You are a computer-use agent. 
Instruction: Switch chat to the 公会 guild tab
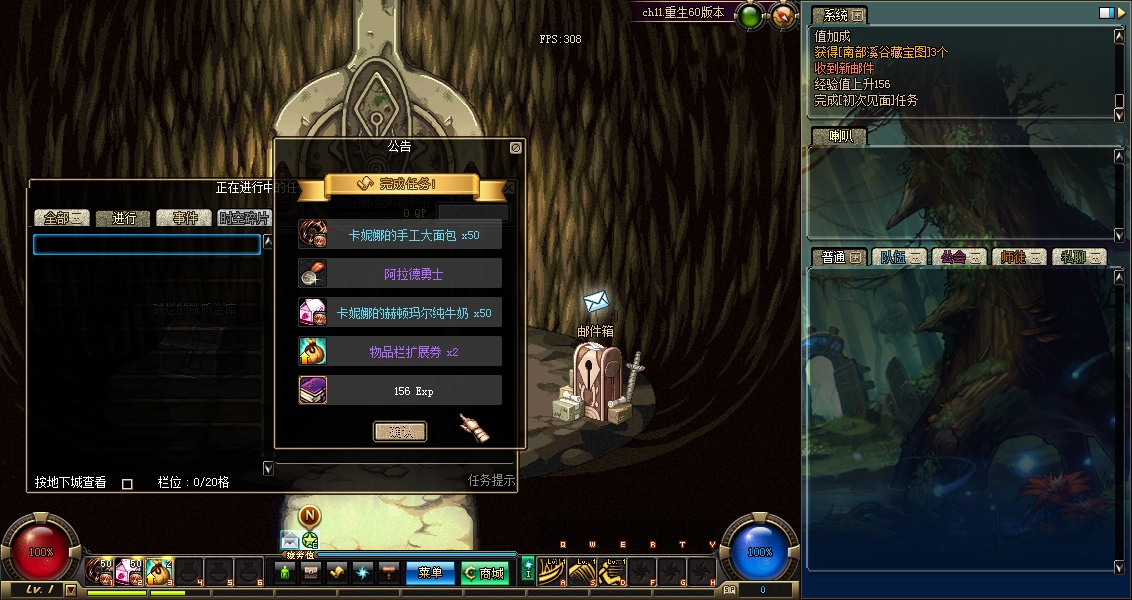coord(958,257)
